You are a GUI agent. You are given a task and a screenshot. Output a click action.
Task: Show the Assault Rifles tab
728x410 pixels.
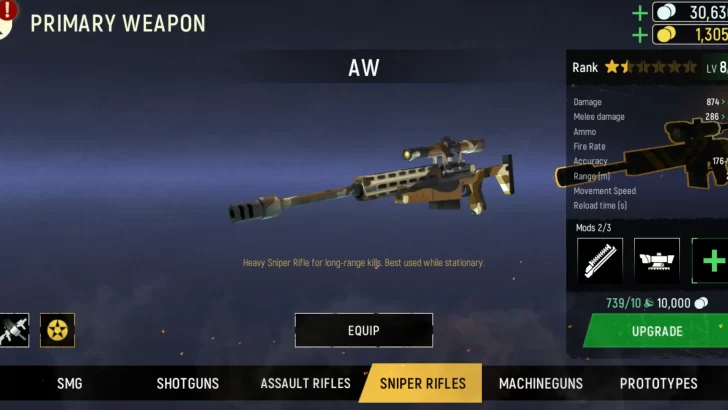[305, 383]
